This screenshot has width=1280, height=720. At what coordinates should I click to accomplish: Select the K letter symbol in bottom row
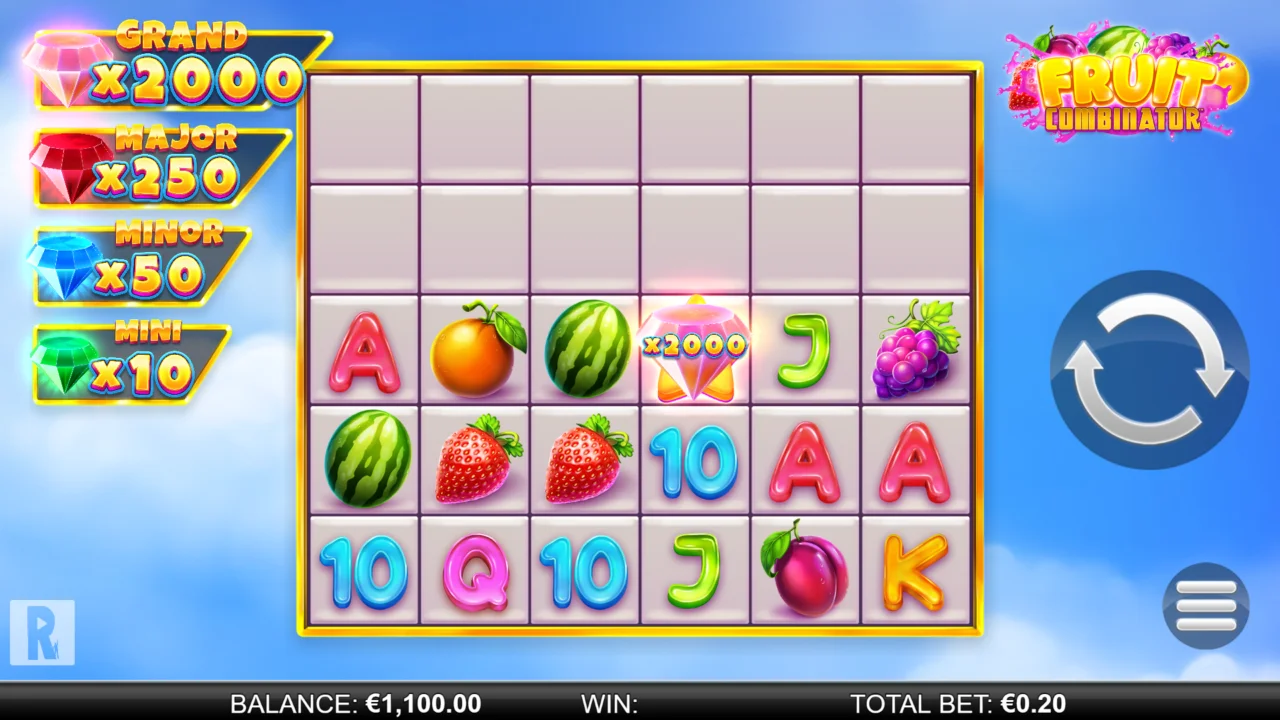(x=913, y=570)
